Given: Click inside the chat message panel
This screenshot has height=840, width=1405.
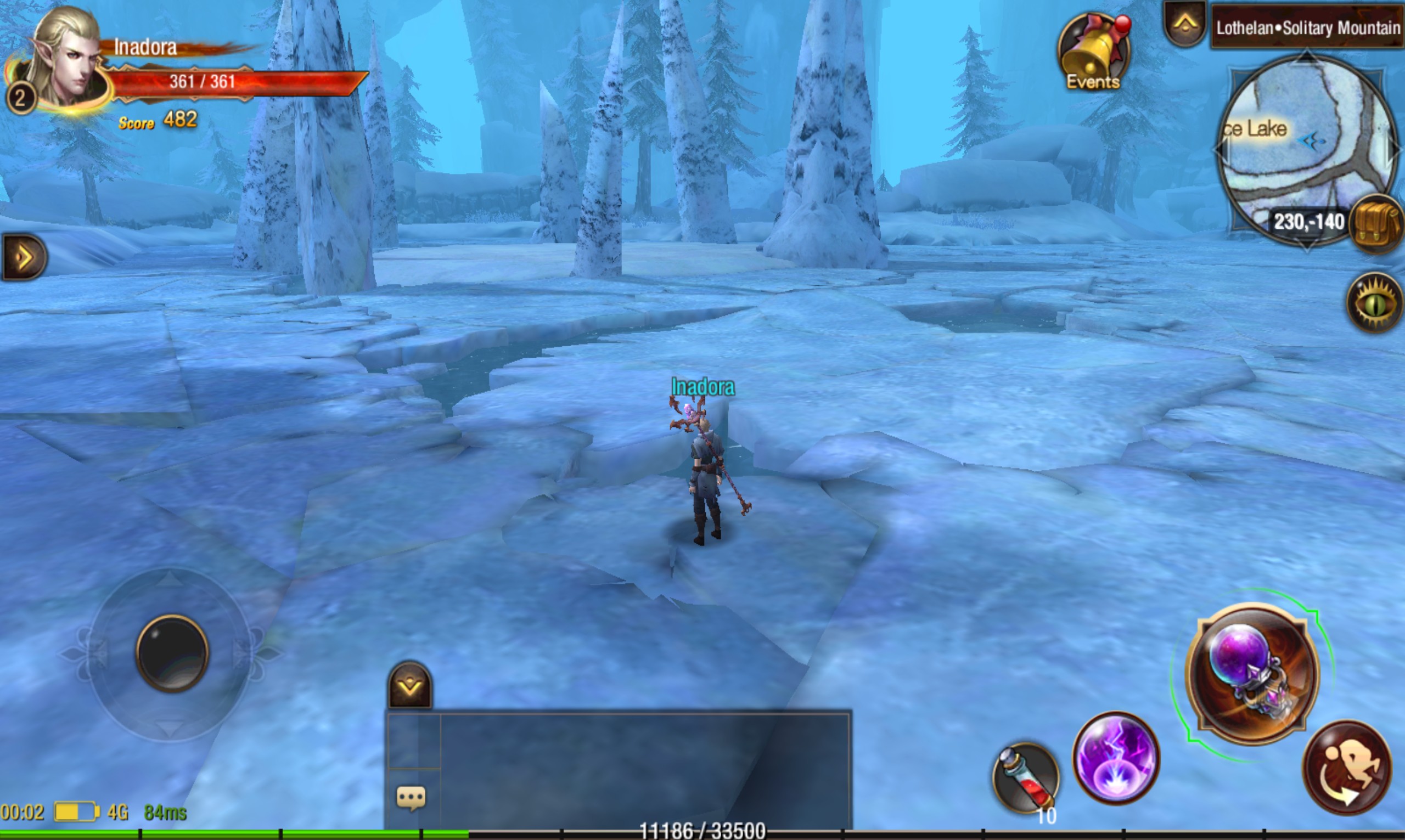Looking at the screenshot, I should [644, 767].
